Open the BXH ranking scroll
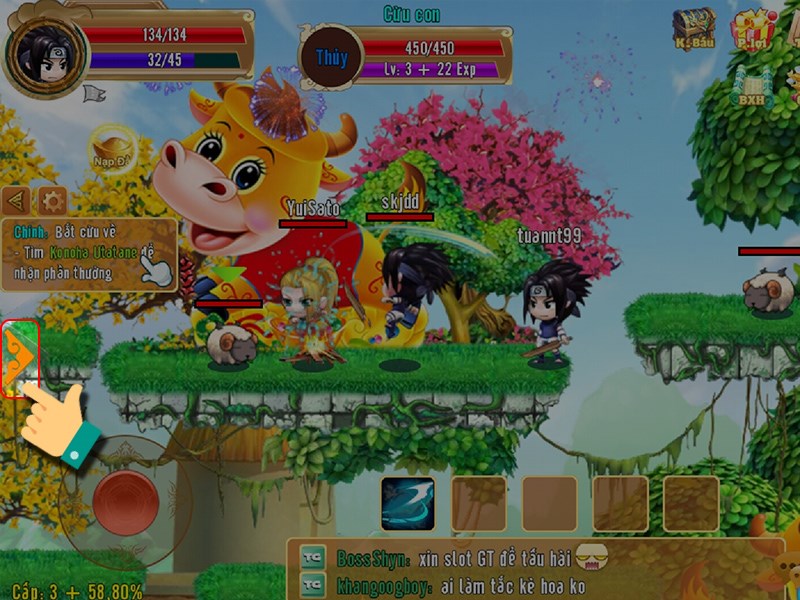This screenshot has height=600, width=800. click(751, 88)
